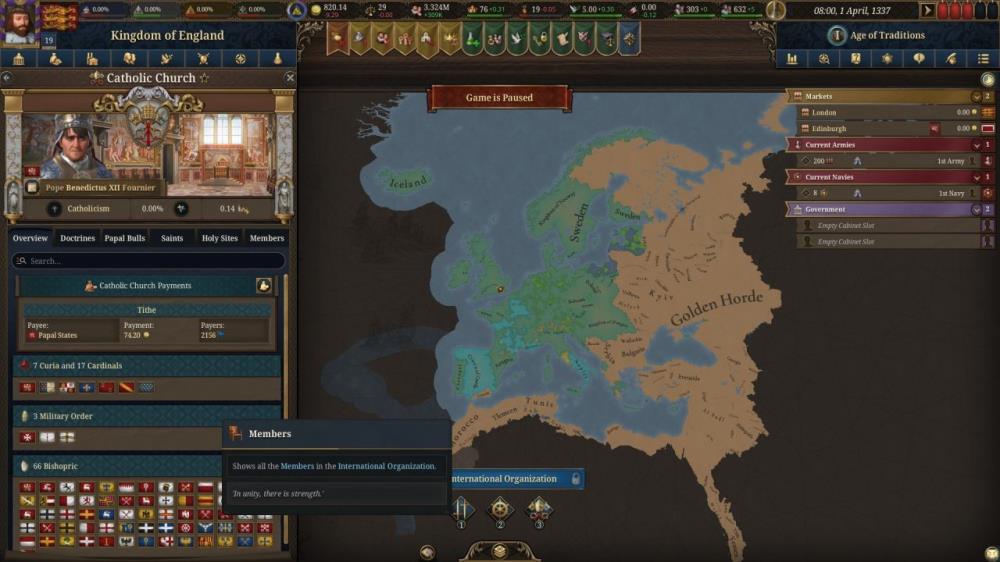Viewport: 1000px width, 562px height.
Task: Click the ruler portrait of England
Action: [17, 22]
